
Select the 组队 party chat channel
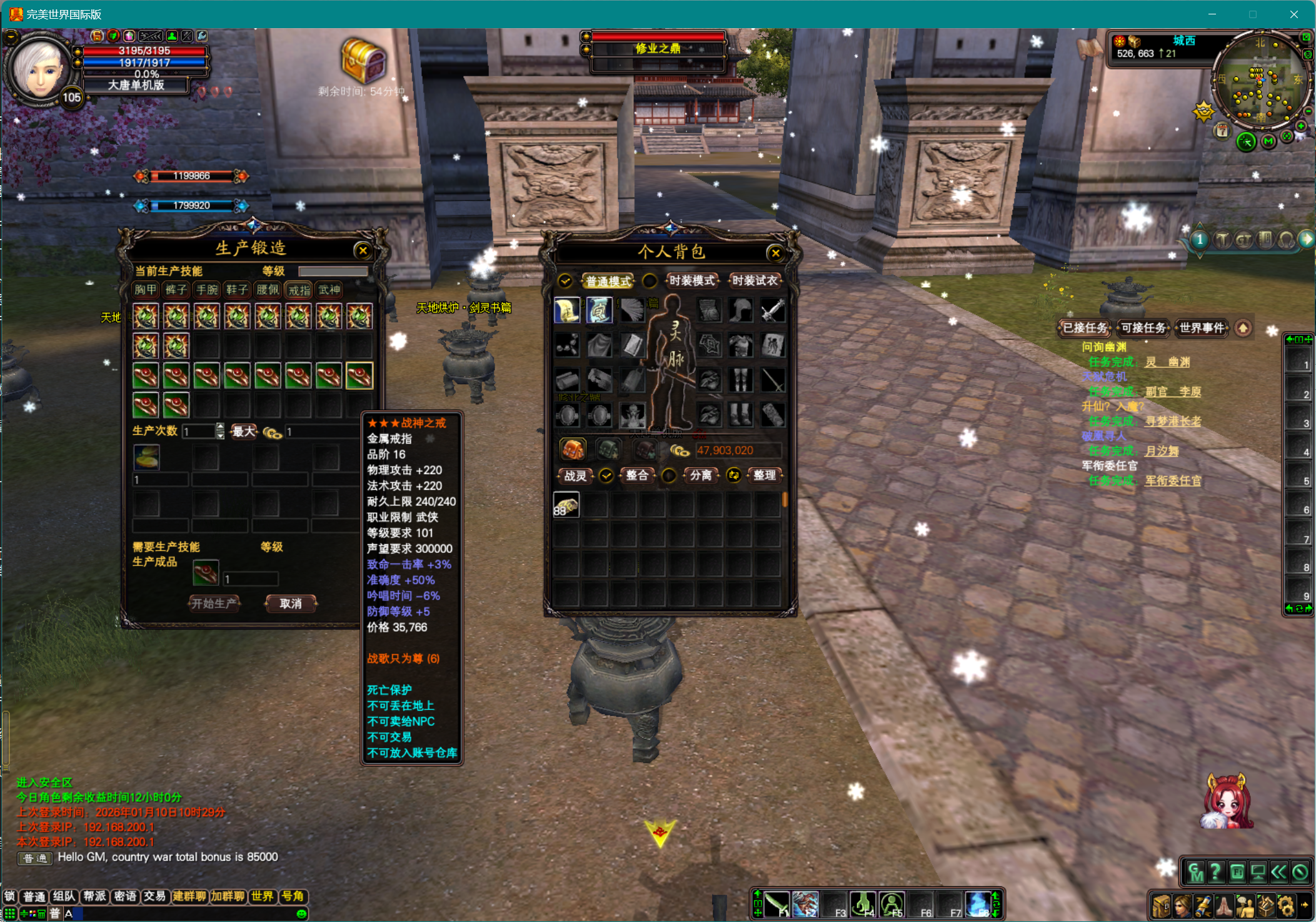click(64, 896)
